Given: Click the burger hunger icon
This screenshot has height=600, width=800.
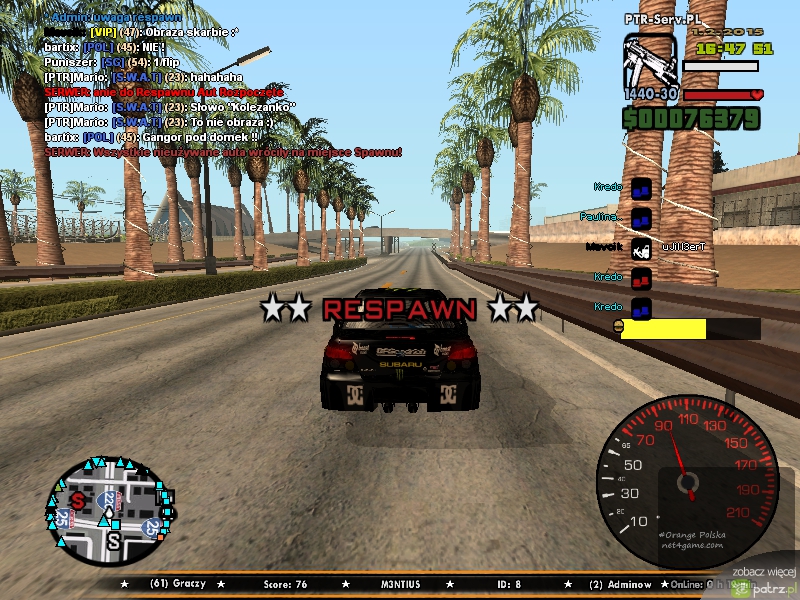Looking at the screenshot, I should [618, 327].
